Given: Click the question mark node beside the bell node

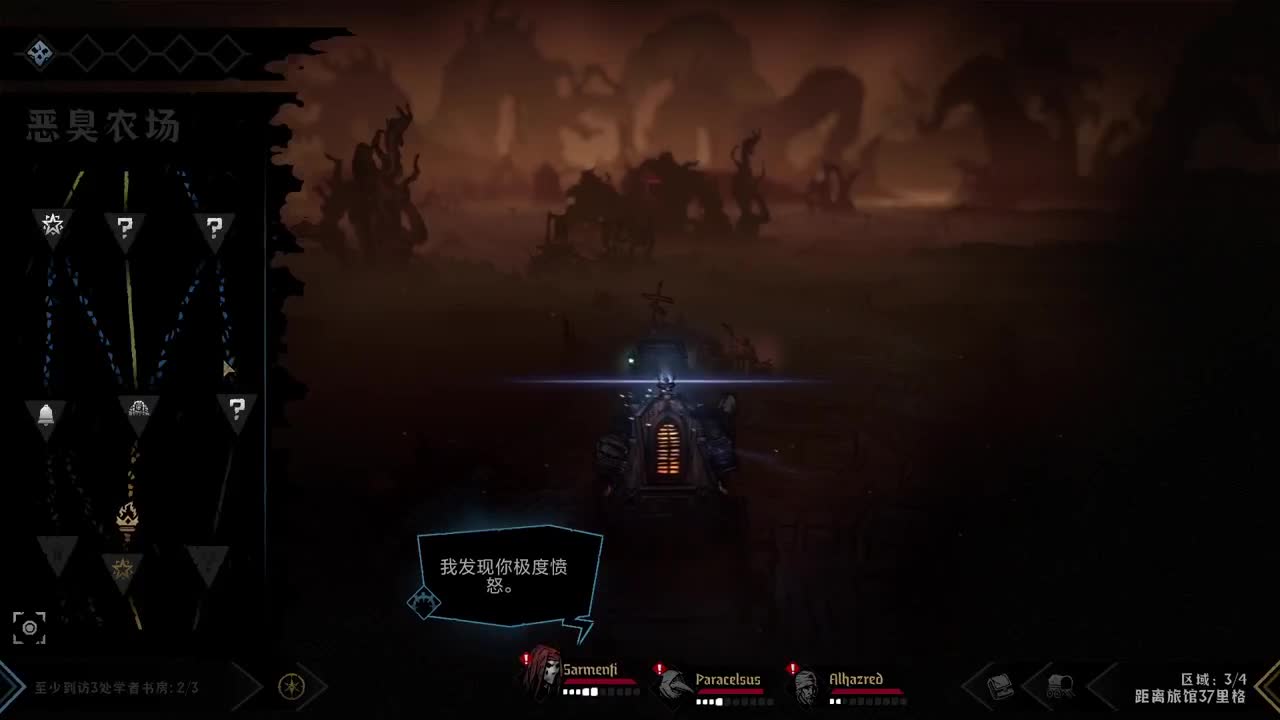Looking at the screenshot, I should [x=236, y=410].
